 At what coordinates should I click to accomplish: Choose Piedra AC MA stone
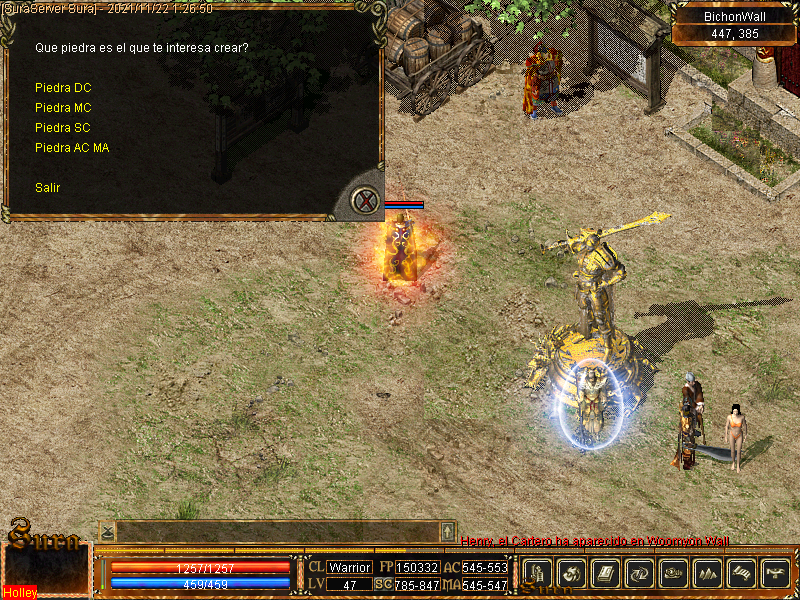pos(72,148)
